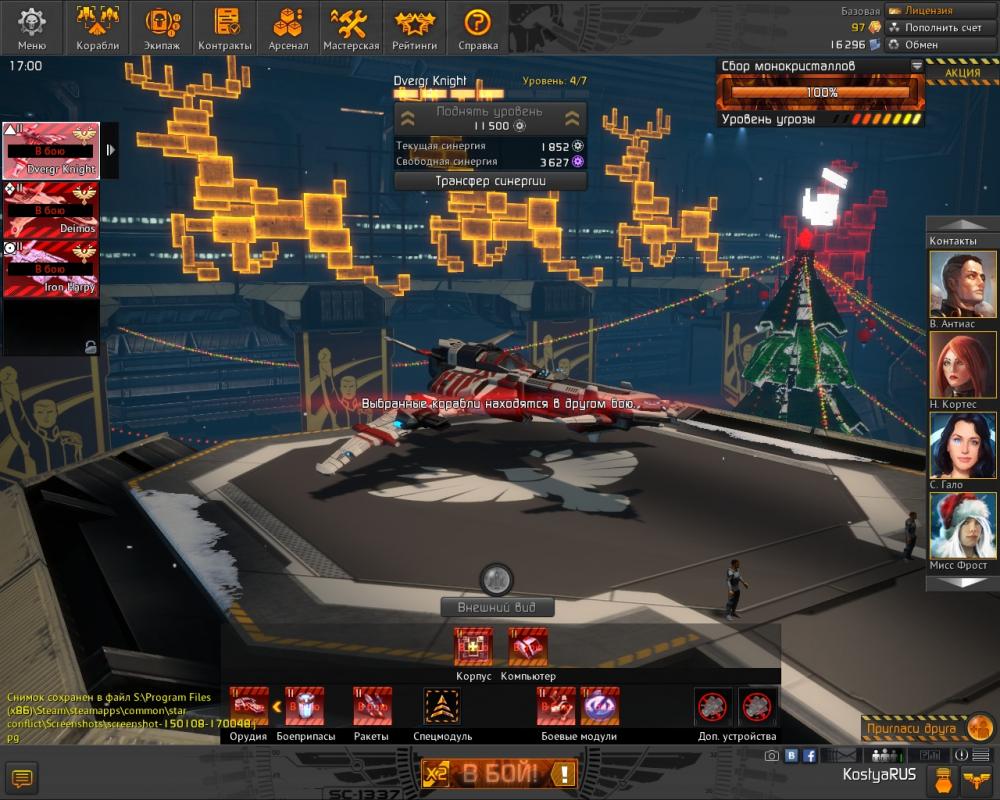1000x800 pixels.
Task: Select the Iron Harpy ship slot
Action: click(x=50, y=268)
